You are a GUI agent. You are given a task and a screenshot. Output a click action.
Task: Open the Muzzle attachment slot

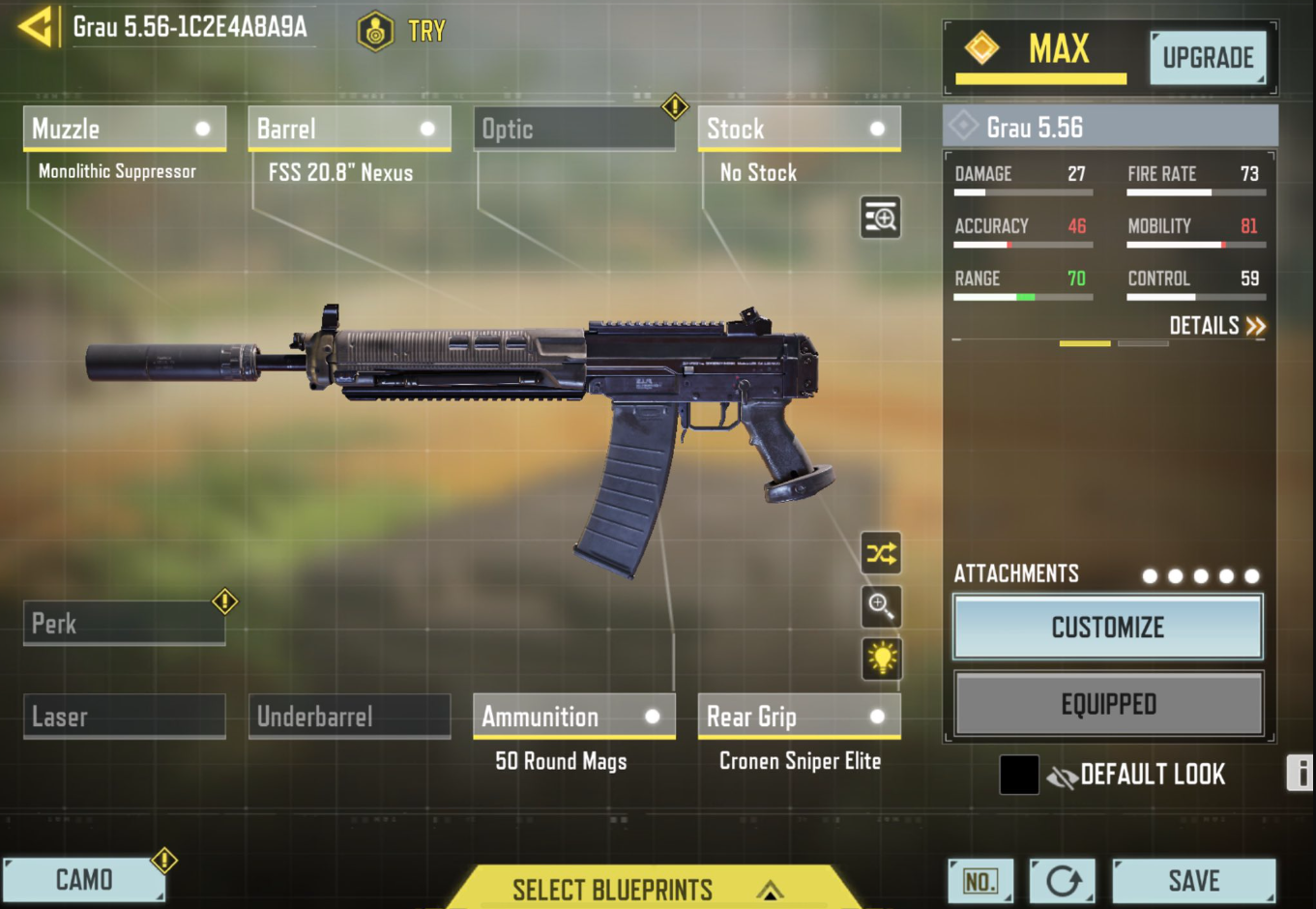coord(124,129)
